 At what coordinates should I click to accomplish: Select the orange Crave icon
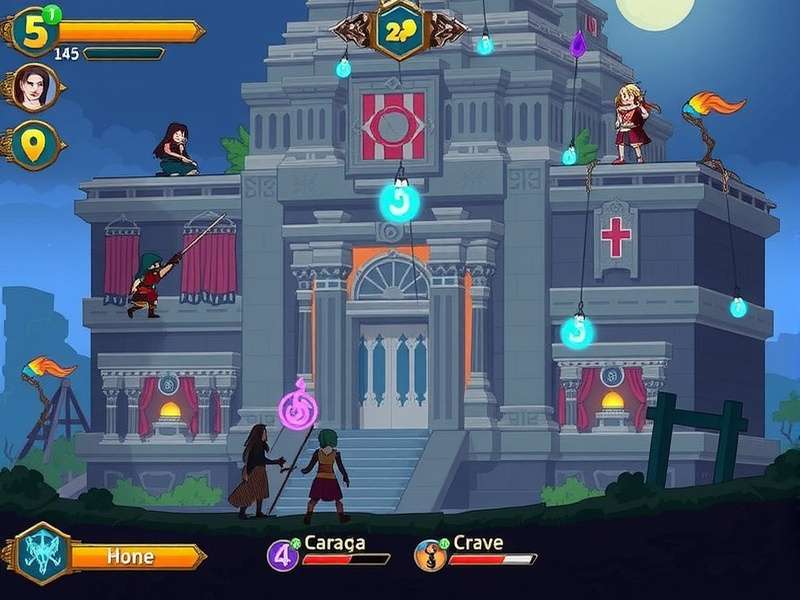coord(431,554)
